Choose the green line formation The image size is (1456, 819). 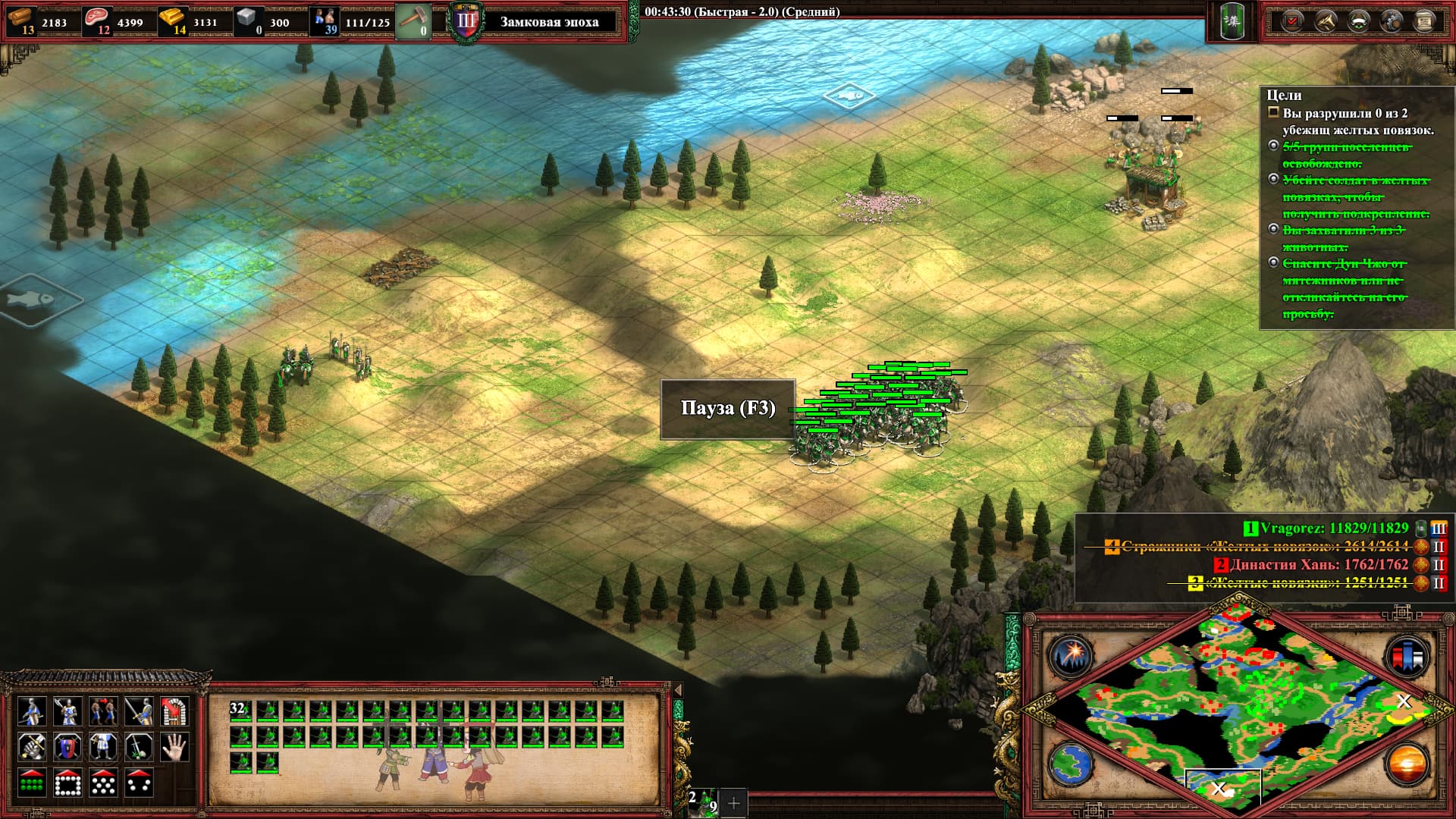[x=31, y=783]
